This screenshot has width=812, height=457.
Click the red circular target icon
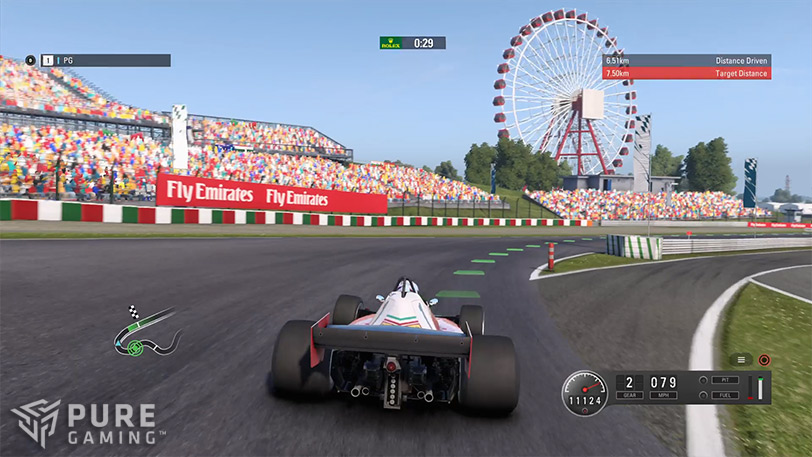click(764, 359)
